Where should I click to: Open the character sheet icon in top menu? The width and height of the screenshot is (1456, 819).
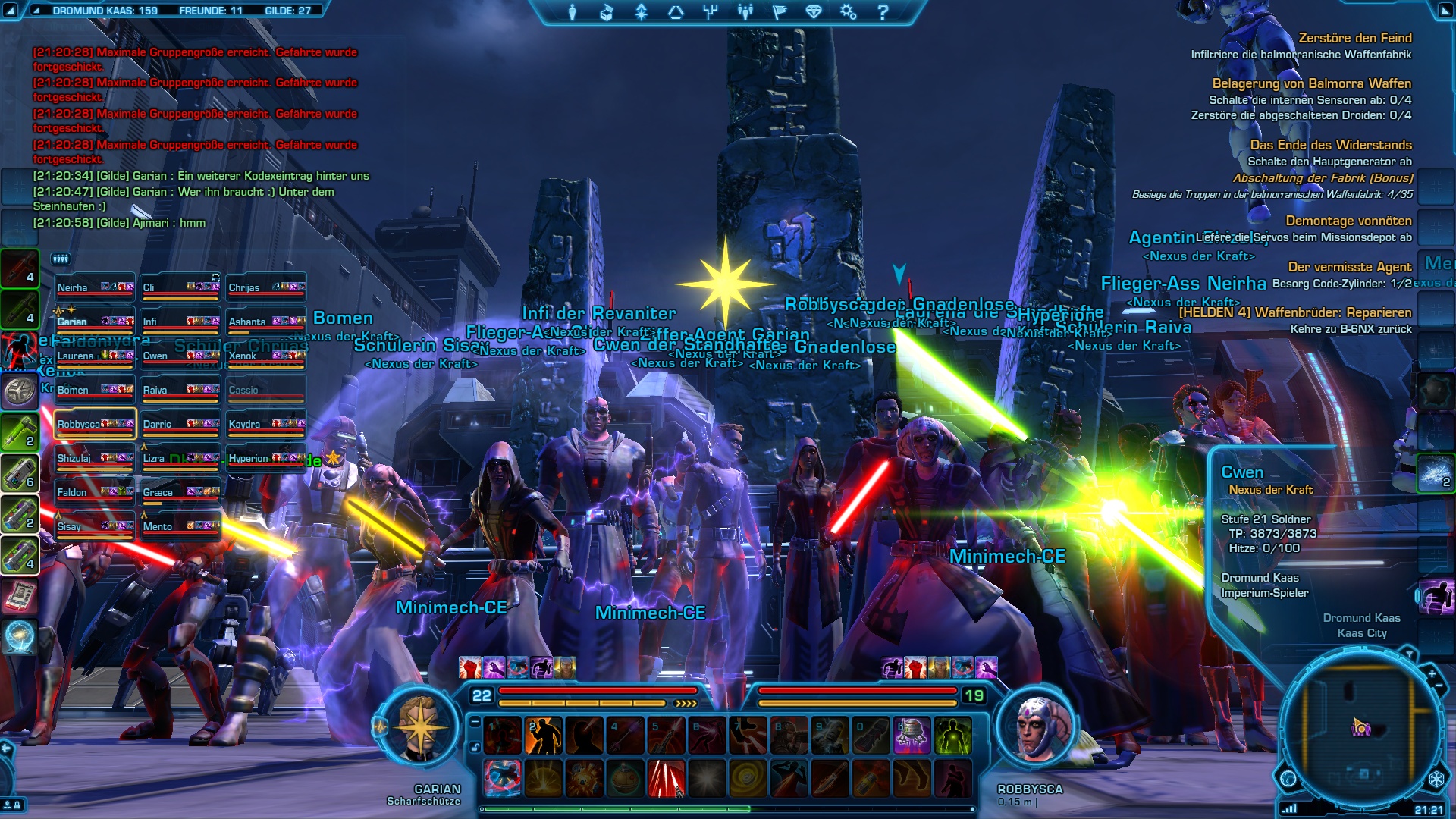(573, 12)
